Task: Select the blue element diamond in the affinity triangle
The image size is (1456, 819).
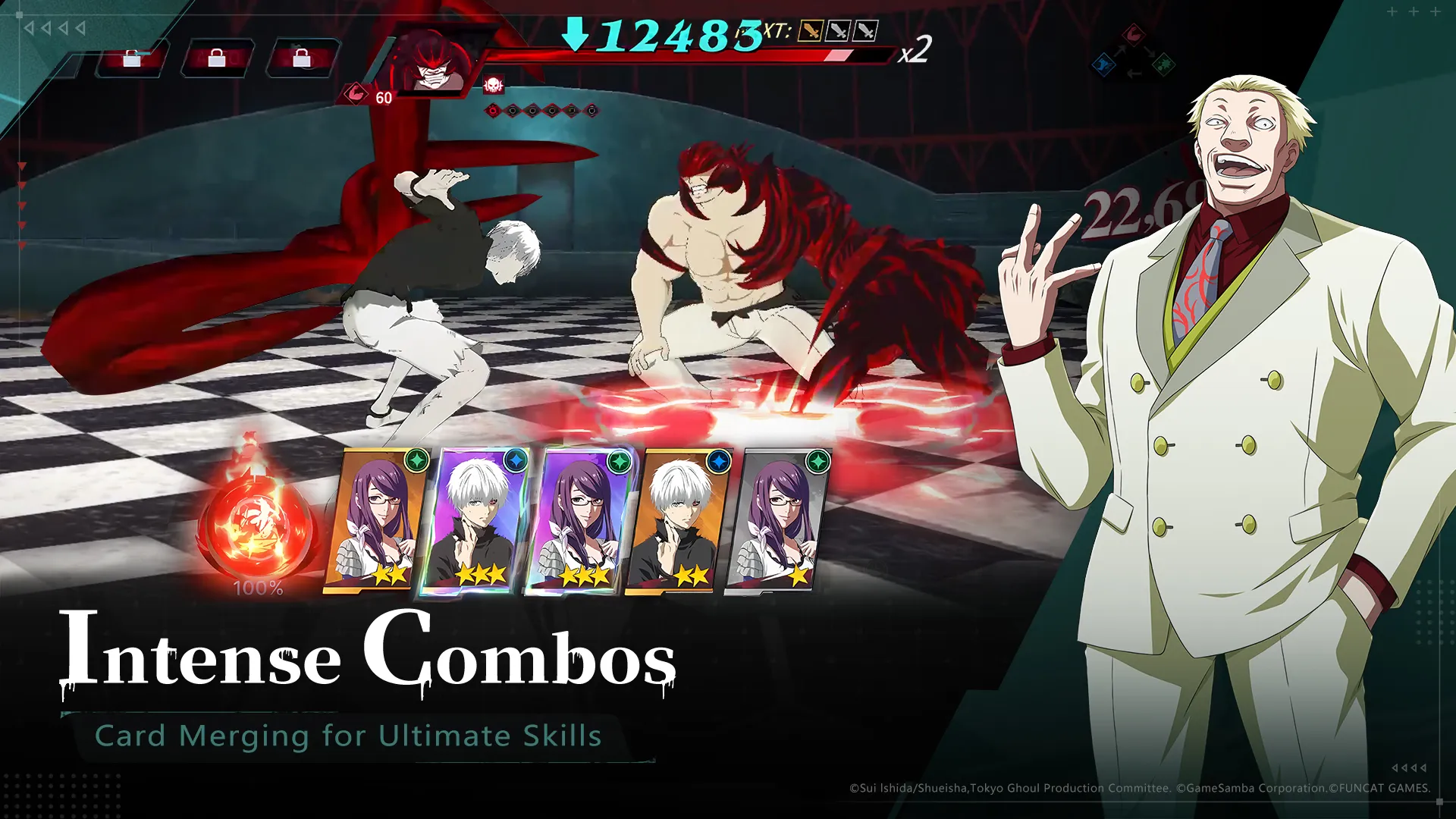Action: coord(1104,65)
